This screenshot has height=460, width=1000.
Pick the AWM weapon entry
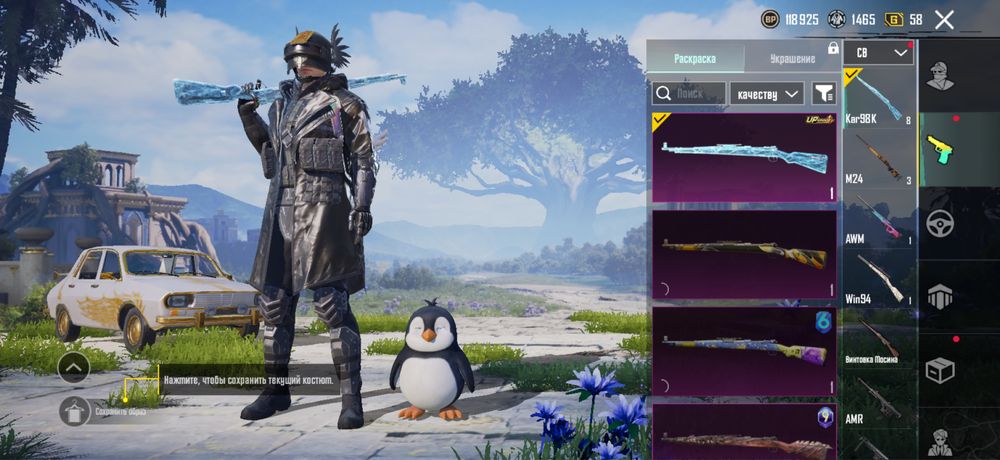click(x=878, y=219)
